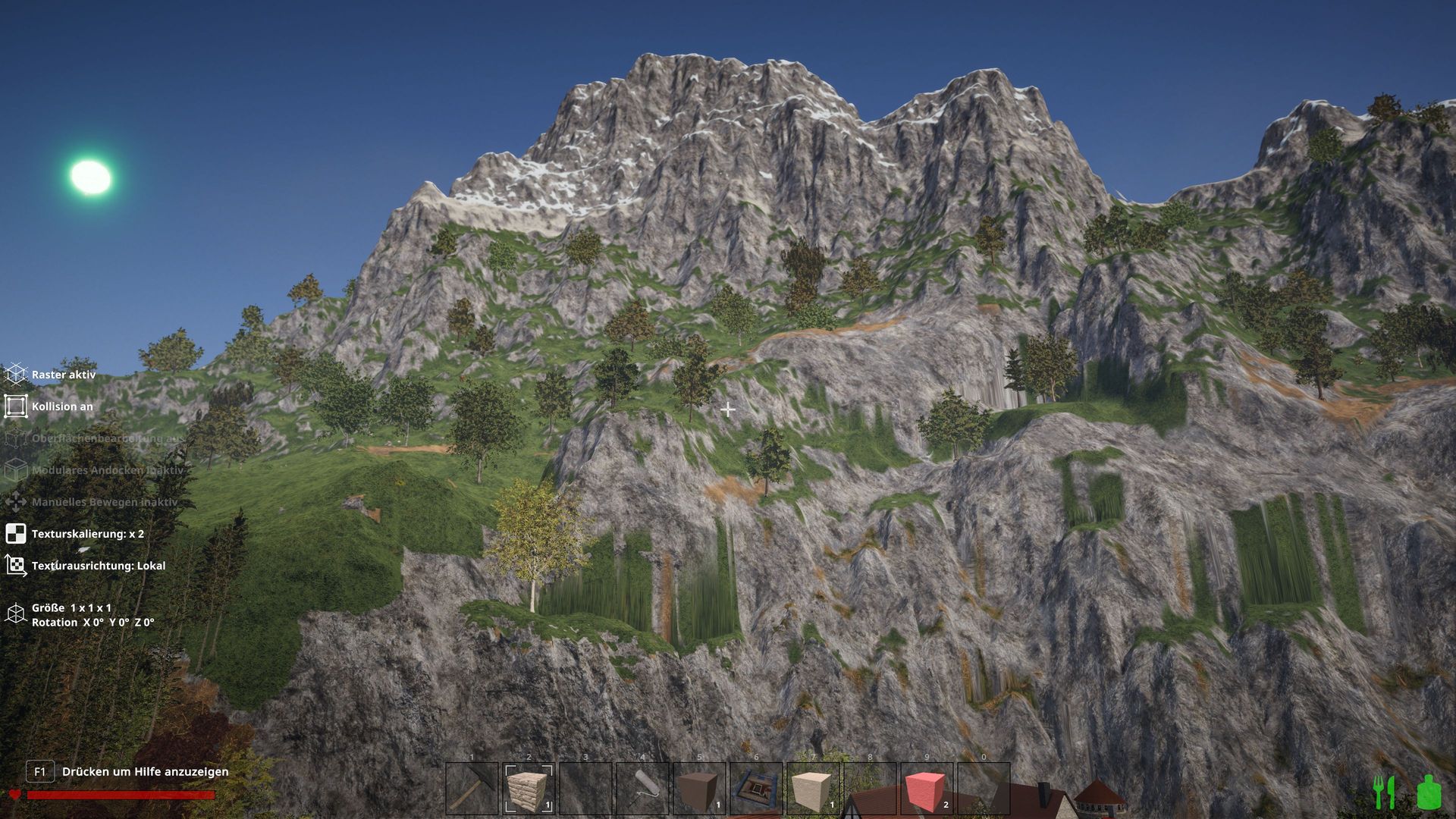This screenshot has width=1456, height=819.
Task: Choose the dark brown block slot
Action: (x=699, y=789)
